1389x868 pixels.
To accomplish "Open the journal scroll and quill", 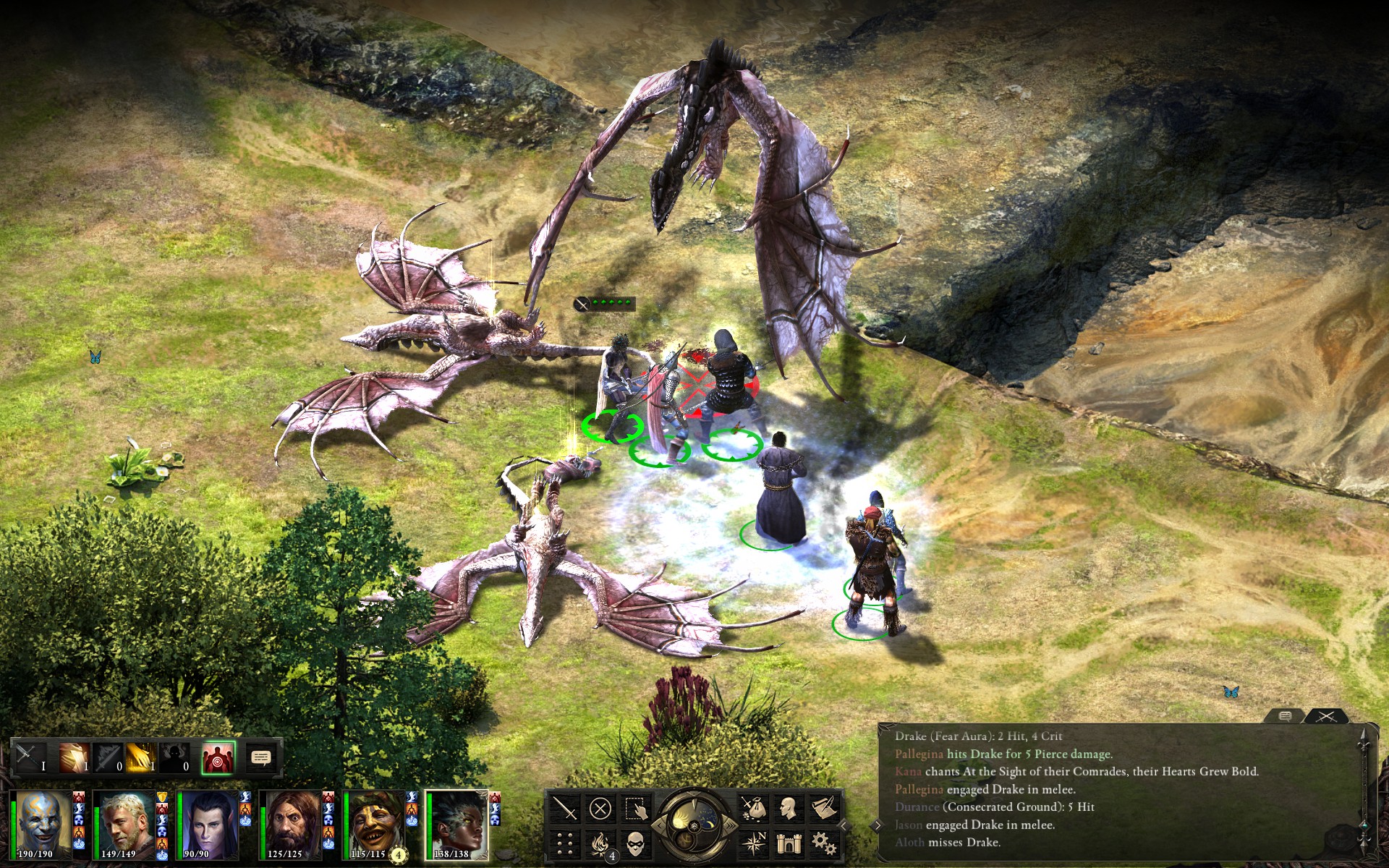I will (x=824, y=808).
